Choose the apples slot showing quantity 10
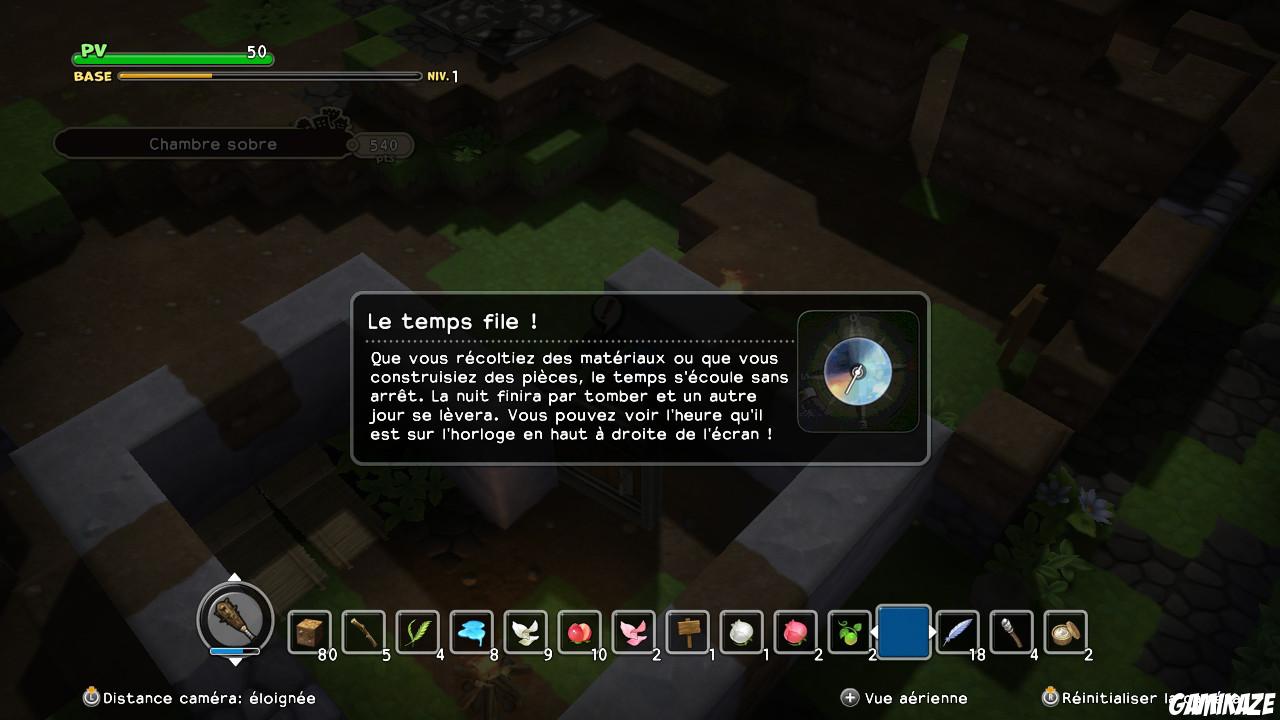 579,630
